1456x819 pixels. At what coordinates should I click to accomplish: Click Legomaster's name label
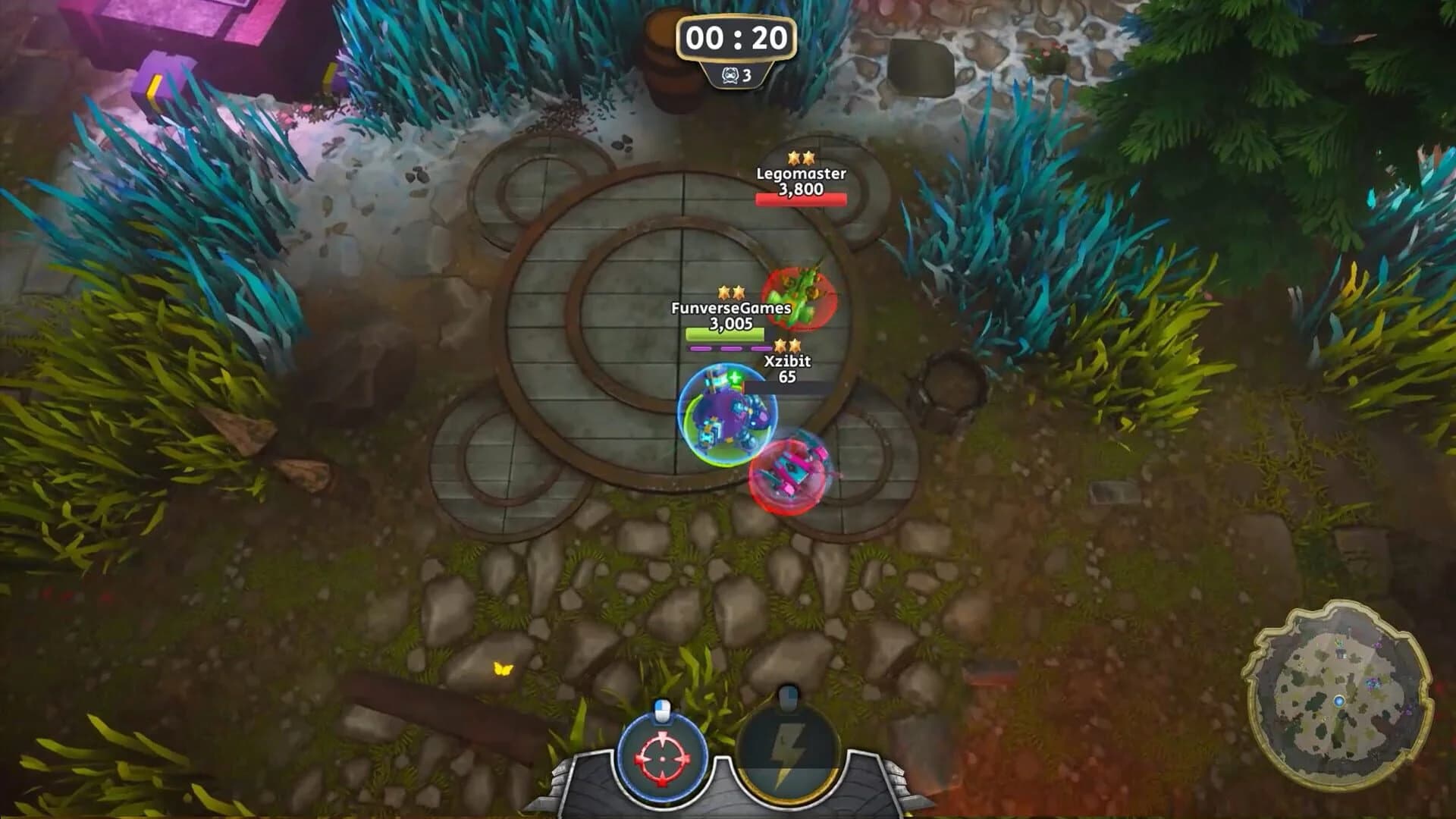(802, 176)
